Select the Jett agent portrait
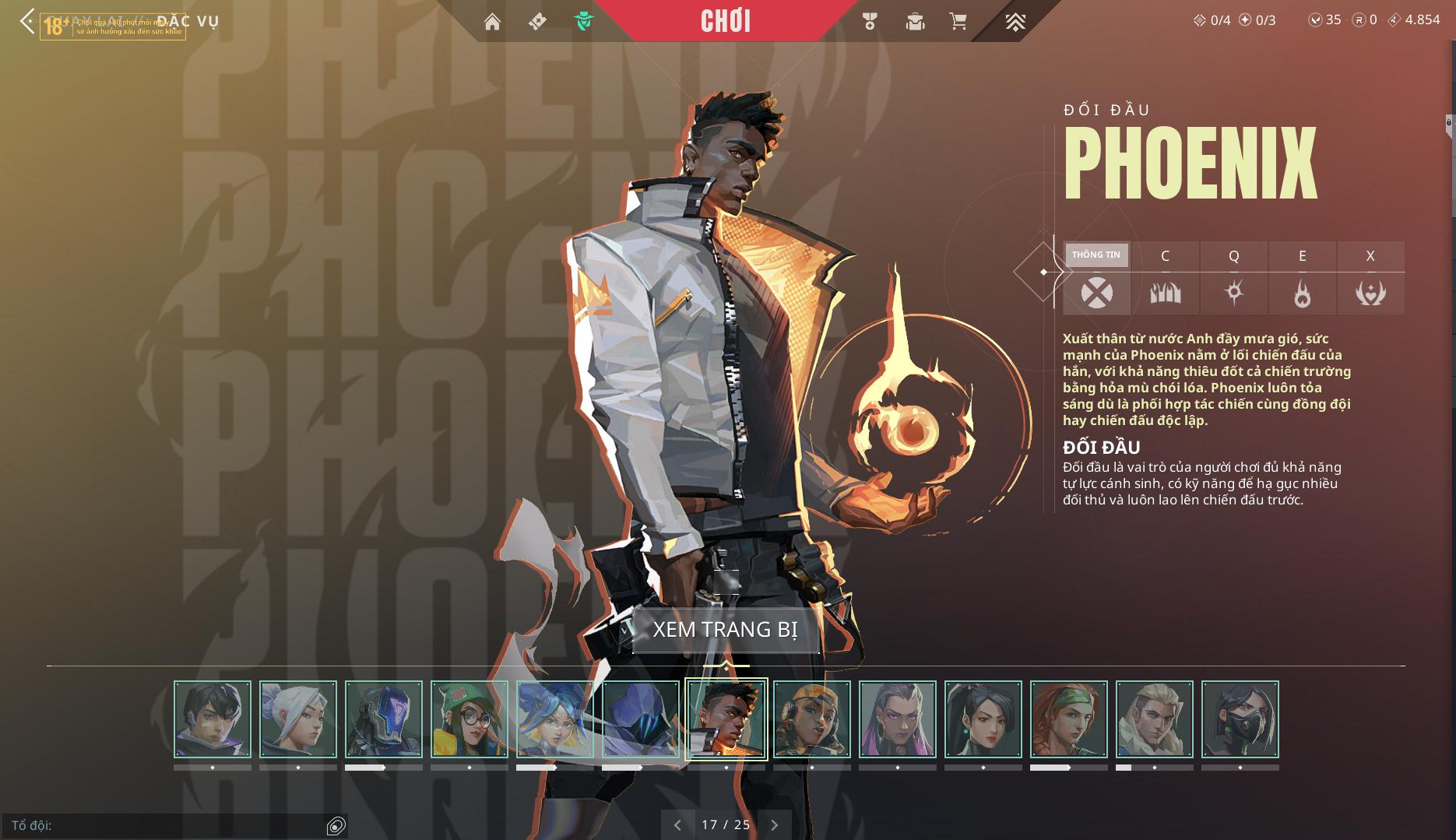 pyautogui.click(x=298, y=719)
